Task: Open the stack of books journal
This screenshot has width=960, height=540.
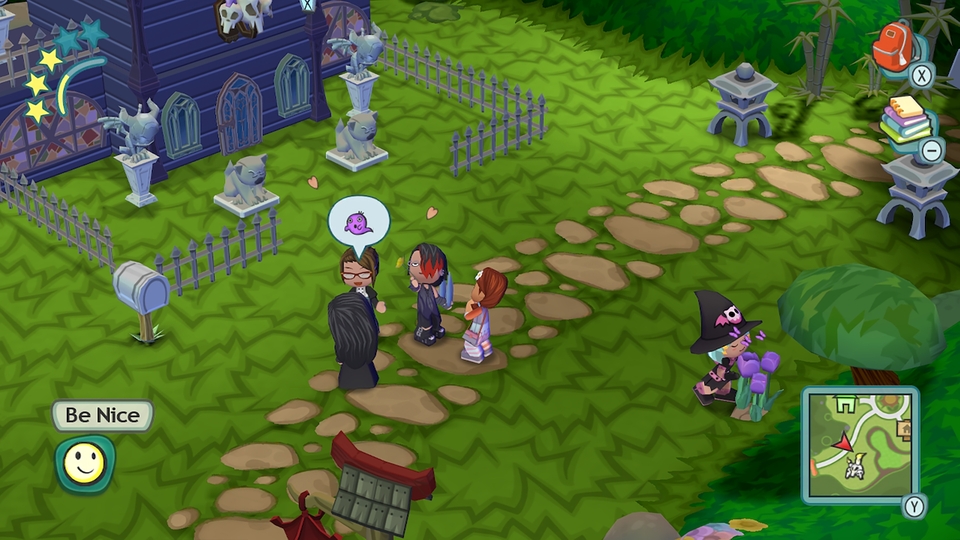Action: tap(905, 123)
